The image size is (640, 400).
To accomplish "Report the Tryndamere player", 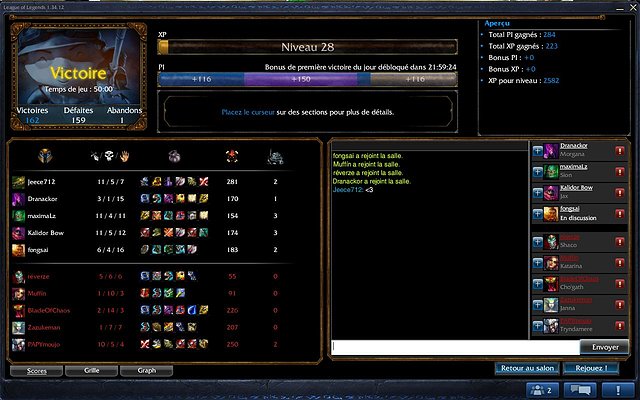I will [x=620, y=326].
